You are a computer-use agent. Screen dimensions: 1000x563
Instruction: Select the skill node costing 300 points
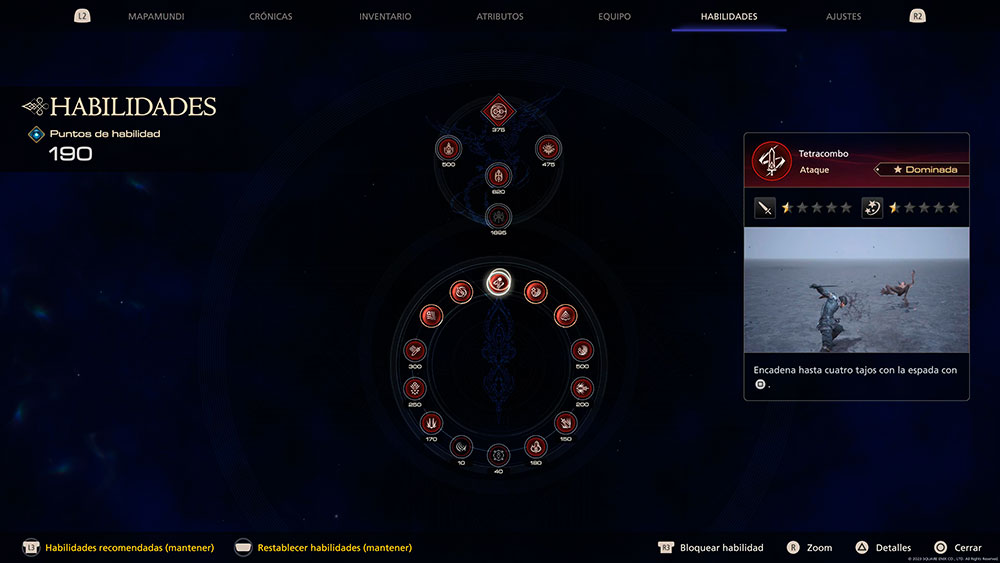point(415,350)
